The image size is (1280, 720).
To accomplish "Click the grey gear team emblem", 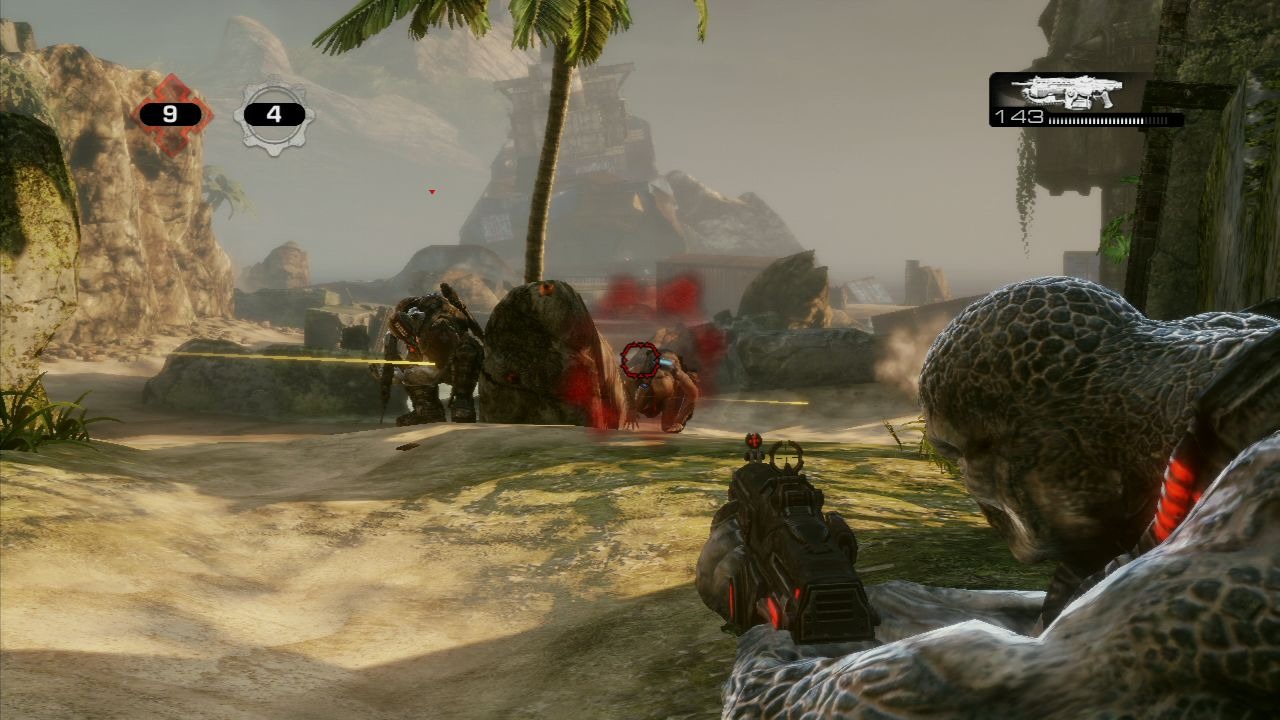I will [274, 115].
